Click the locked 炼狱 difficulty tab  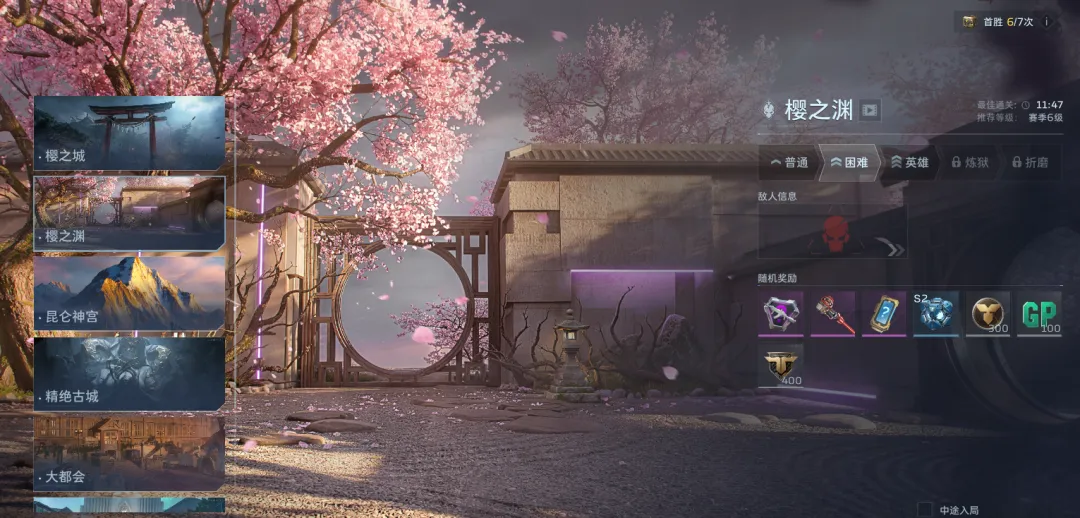(x=970, y=162)
